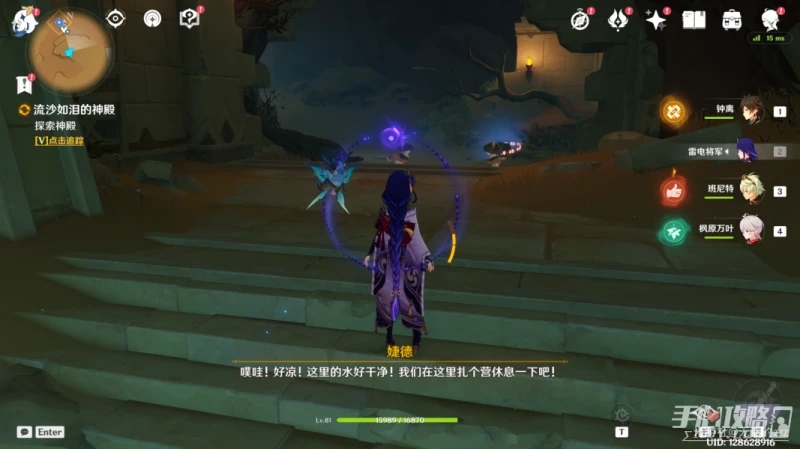Viewport: 800px width, 449px height.
Task: Select the 流沙如泪的神殿 quest tracker
Action: pyautogui.click(x=66, y=110)
